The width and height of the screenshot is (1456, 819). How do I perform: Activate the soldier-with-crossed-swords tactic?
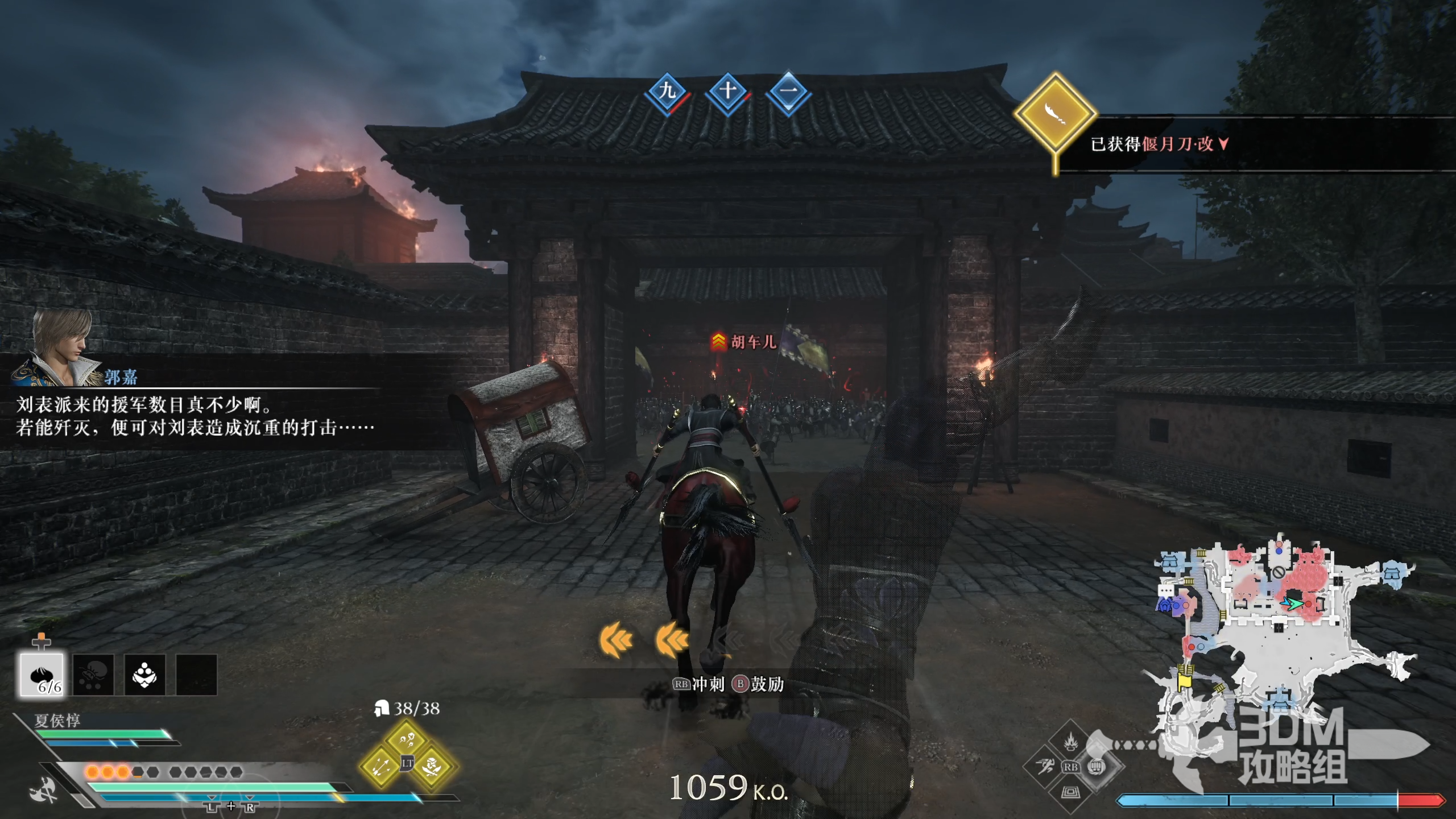pos(433,766)
